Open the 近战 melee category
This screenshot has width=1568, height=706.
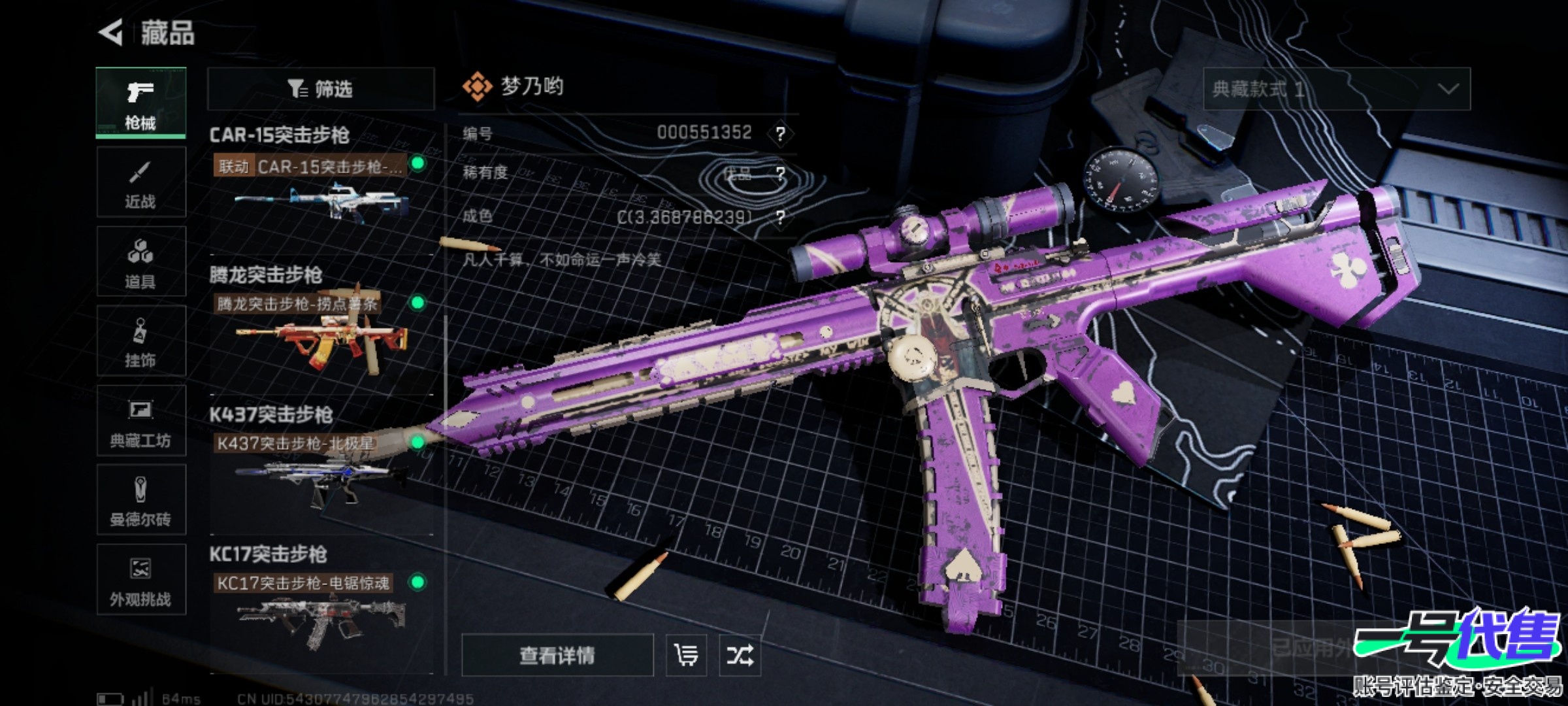(141, 182)
